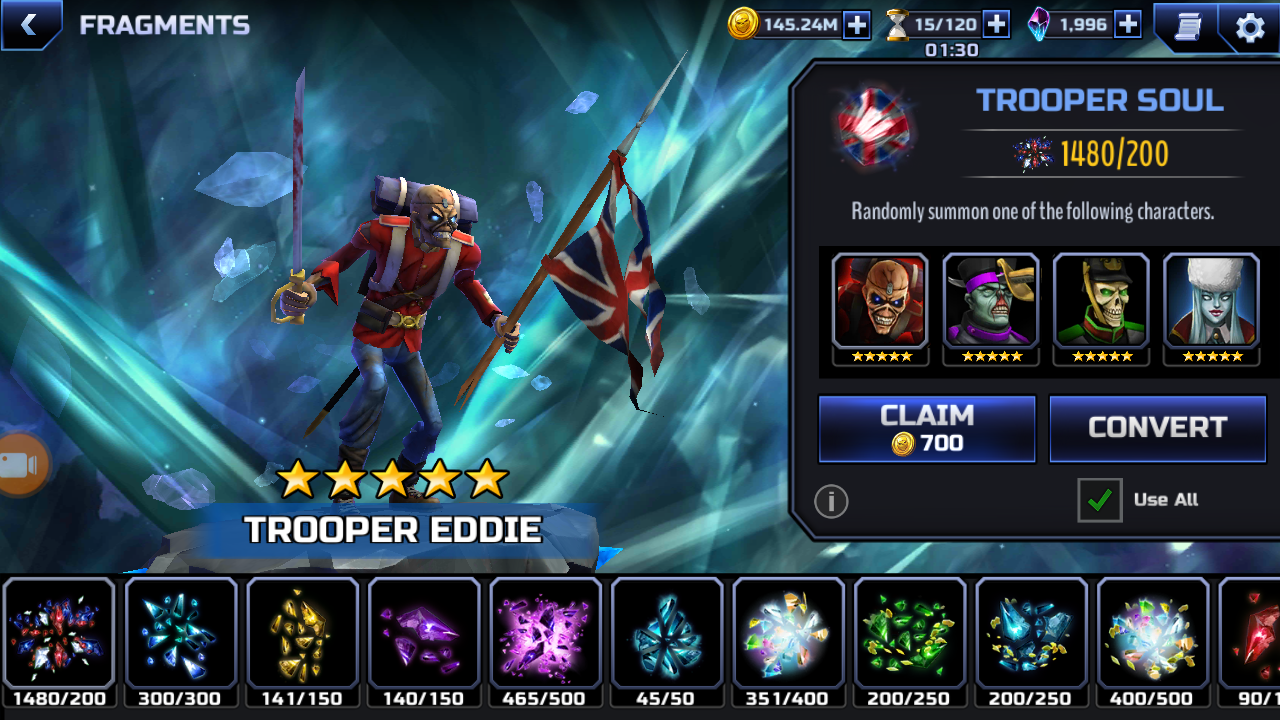Select the Trooper Eddie character portrait
This screenshot has height=720, width=1280.
tap(880, 302)
